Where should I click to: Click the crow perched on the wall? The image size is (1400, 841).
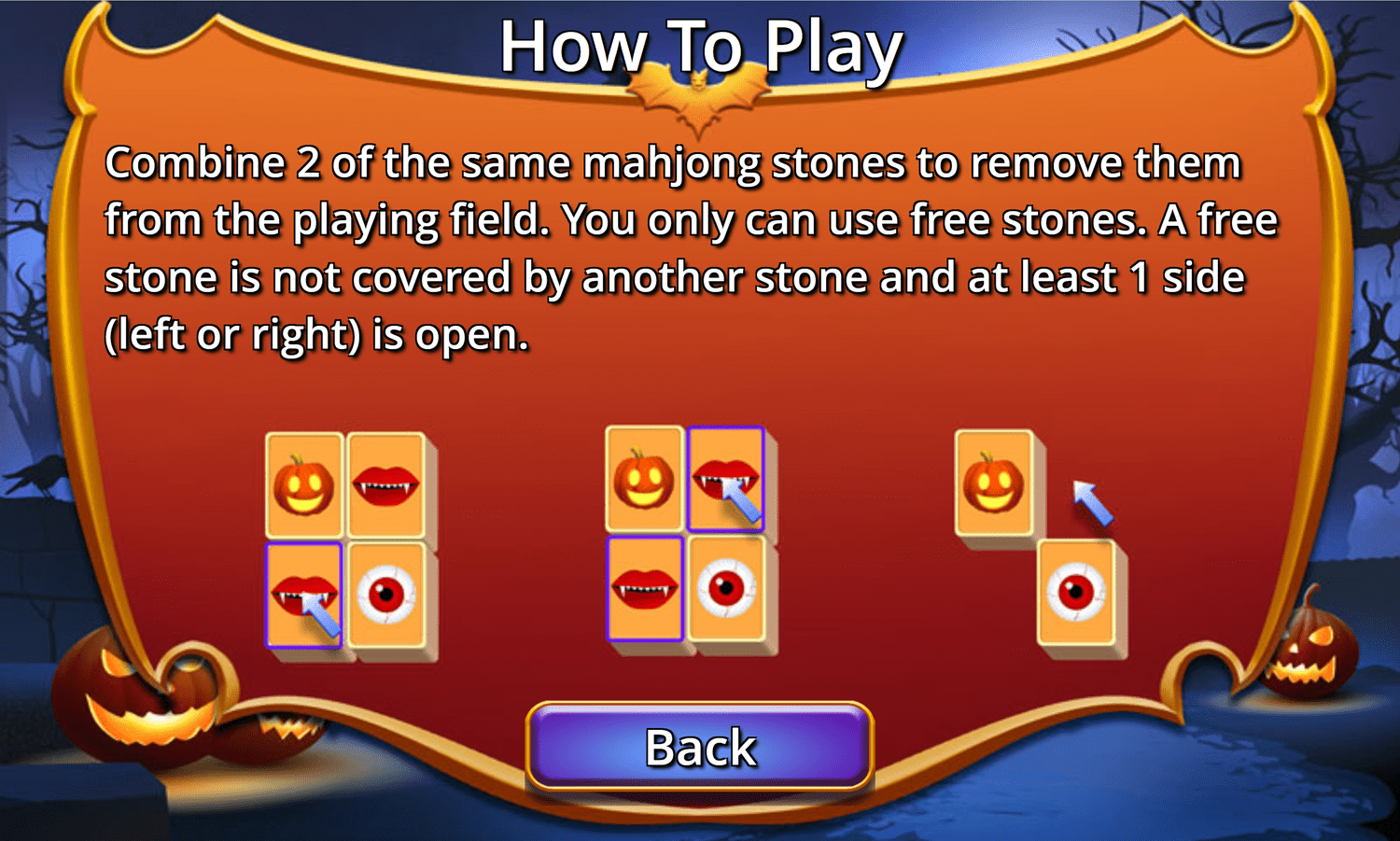37,476
